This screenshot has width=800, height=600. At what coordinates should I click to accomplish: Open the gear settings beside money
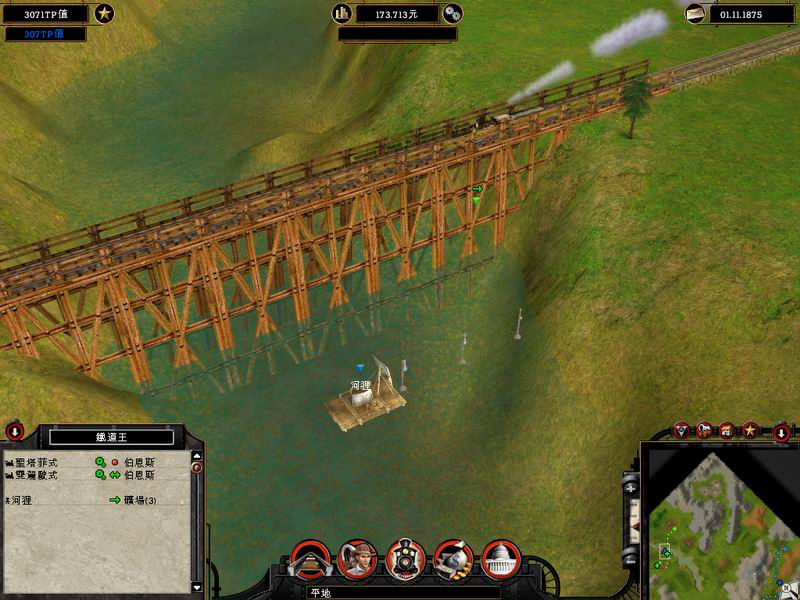click(453, 14)
